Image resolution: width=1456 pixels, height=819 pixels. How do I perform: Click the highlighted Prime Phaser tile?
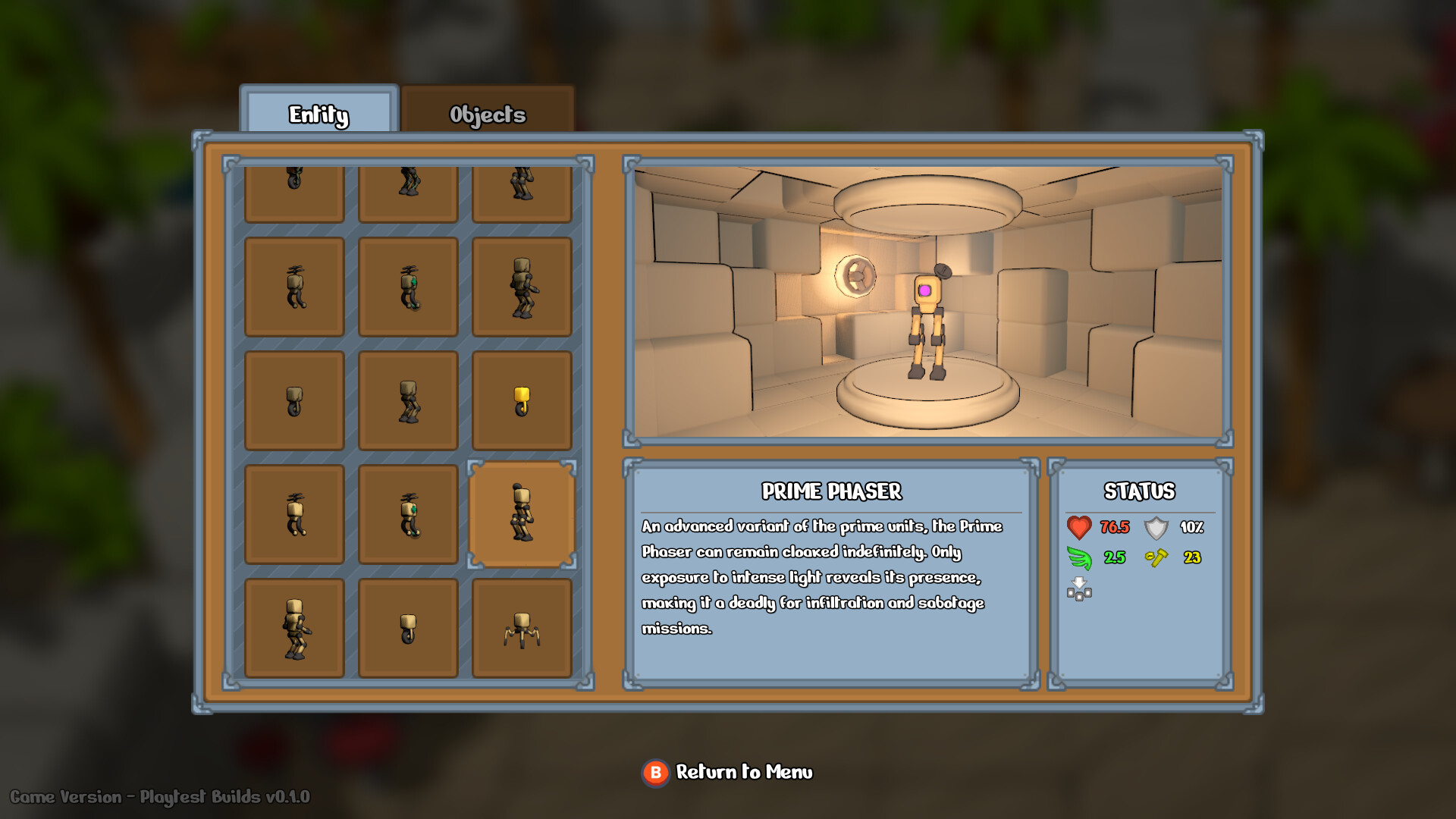522,514
